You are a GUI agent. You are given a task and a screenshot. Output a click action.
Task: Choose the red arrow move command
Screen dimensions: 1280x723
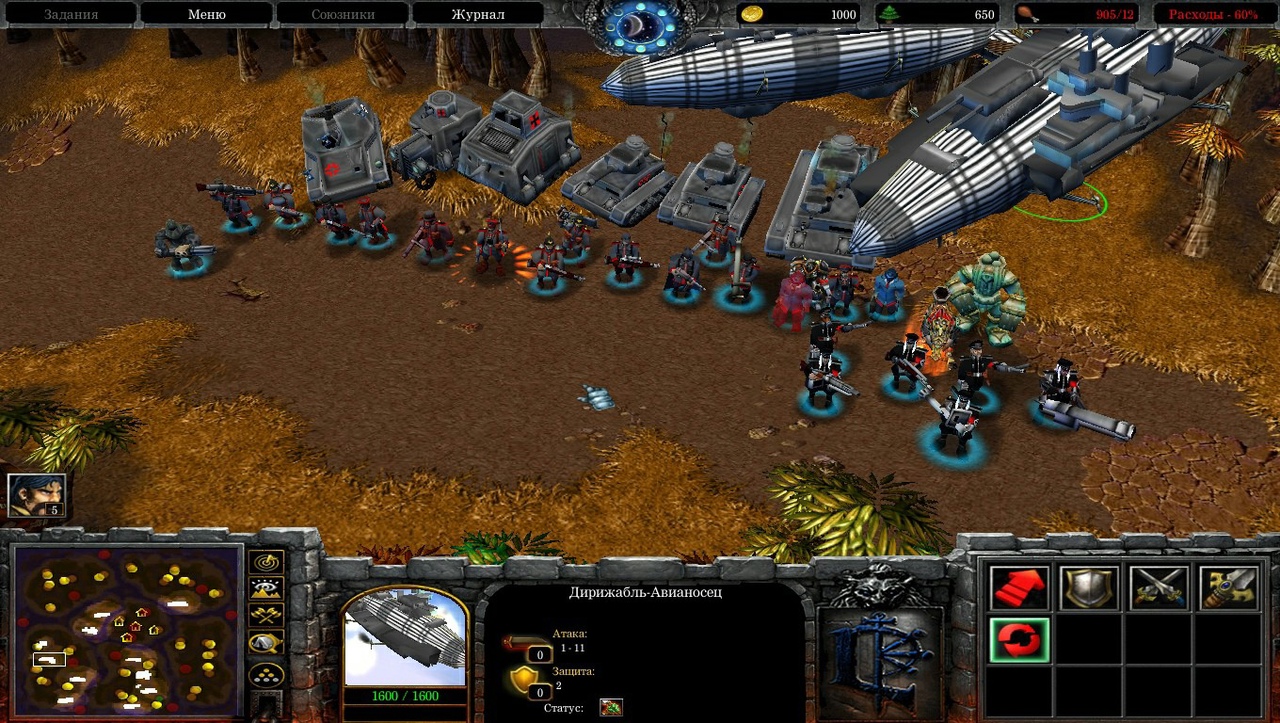1019,587
